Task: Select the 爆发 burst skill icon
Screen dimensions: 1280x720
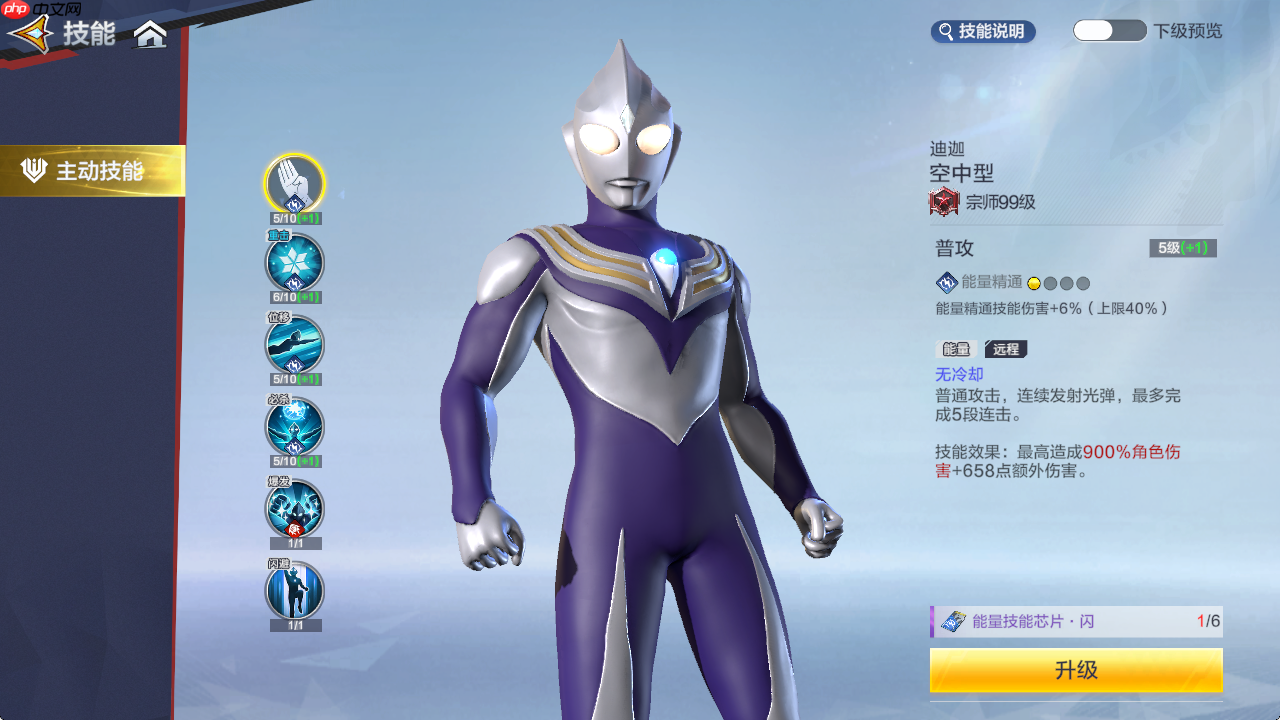Action: point(294,509)
